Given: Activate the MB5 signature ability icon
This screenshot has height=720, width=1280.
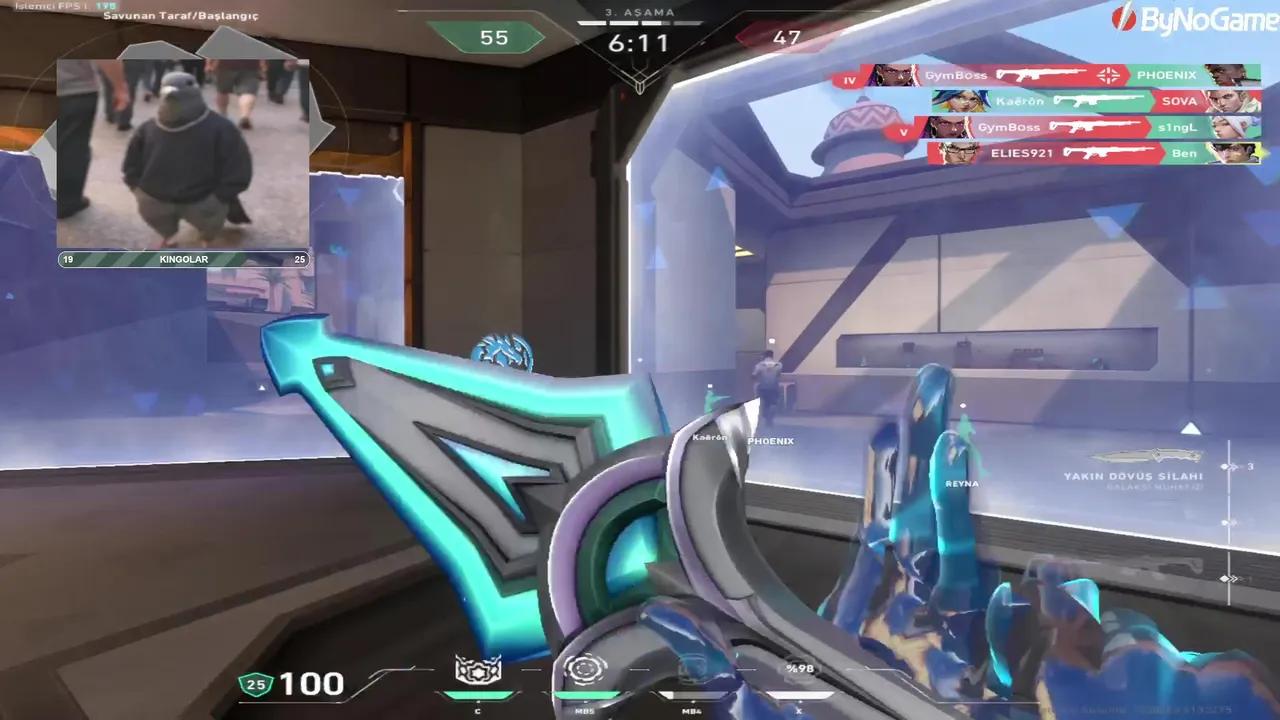Looking at the screenshot, I should click(x=585, y=671).
